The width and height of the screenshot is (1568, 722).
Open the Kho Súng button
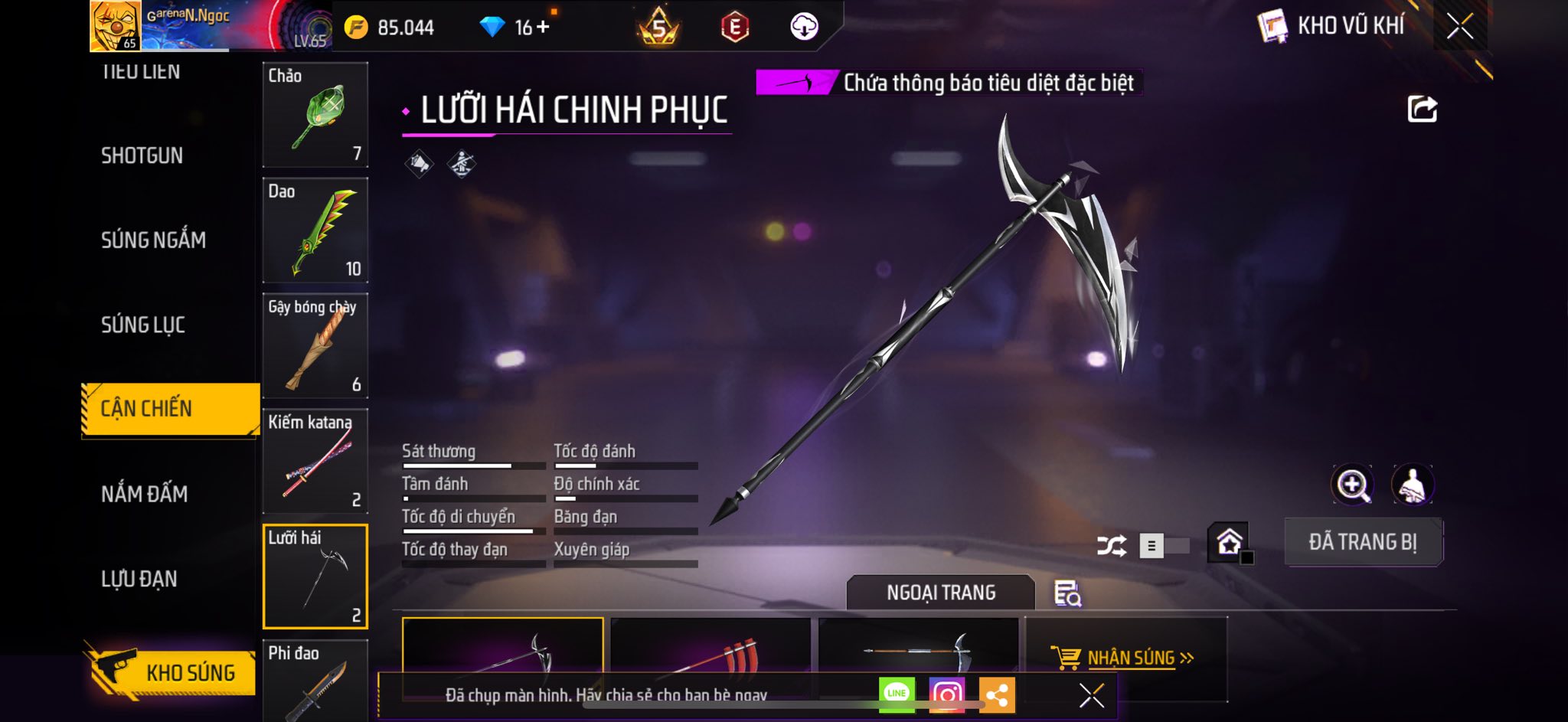pos(171,672)
